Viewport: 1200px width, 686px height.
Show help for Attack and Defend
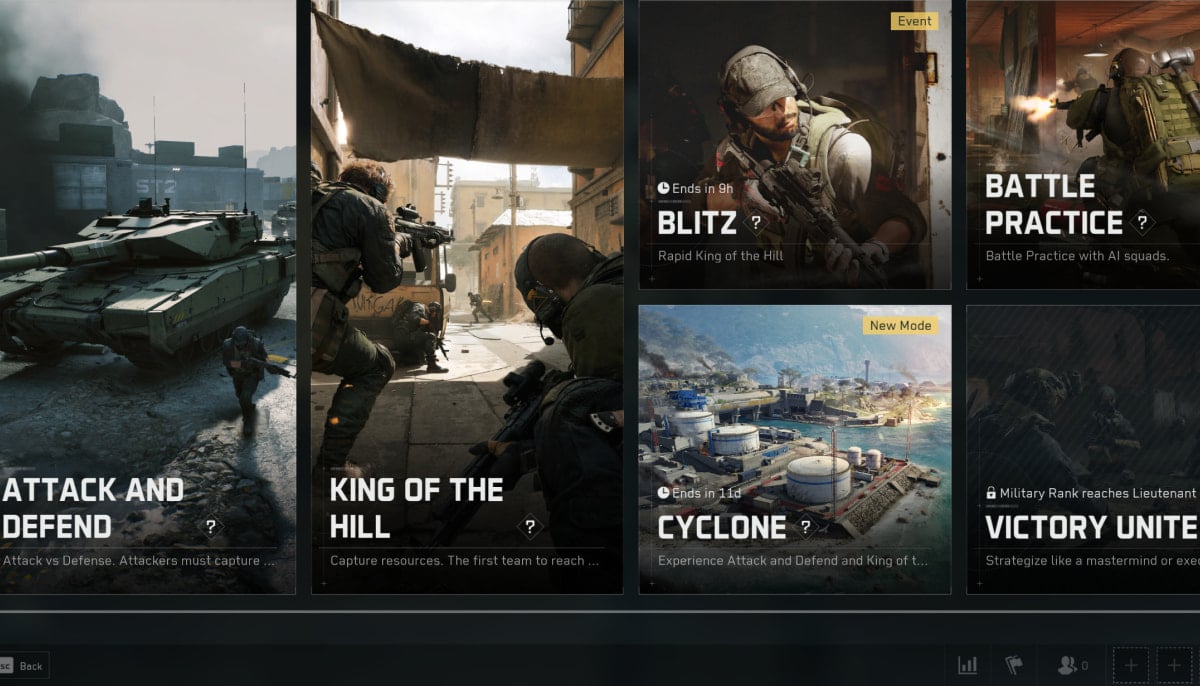(211, 527)
